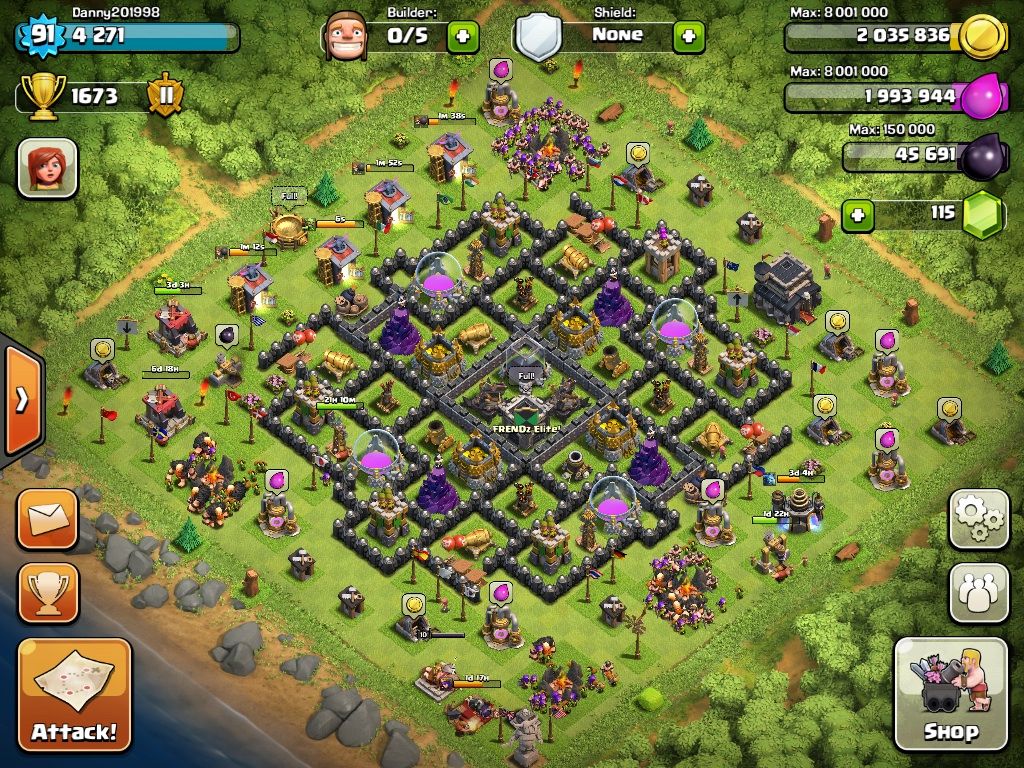Tap the Attack! button

click(74, 695)
